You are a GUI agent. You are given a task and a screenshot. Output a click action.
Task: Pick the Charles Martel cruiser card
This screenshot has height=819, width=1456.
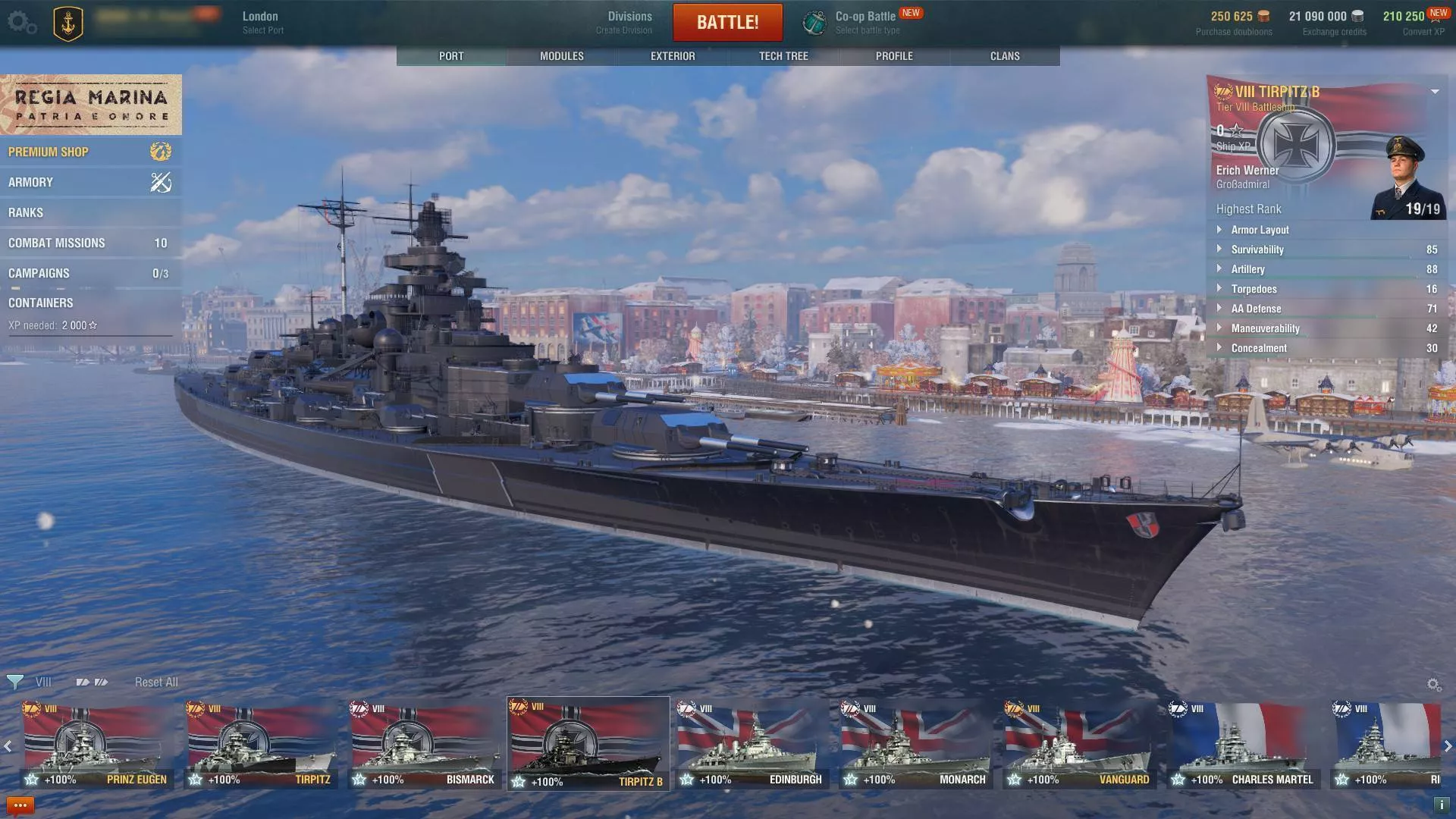[1244, 745]
